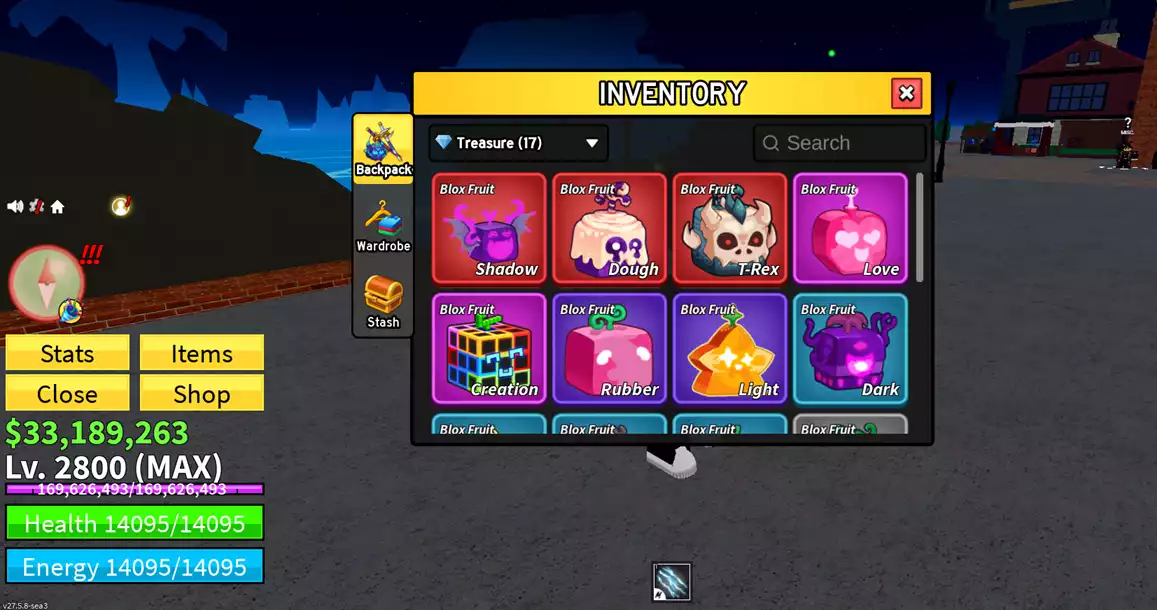
Task: Close the Inventory window
Action: pyautogui.click(x=906, y=94)
